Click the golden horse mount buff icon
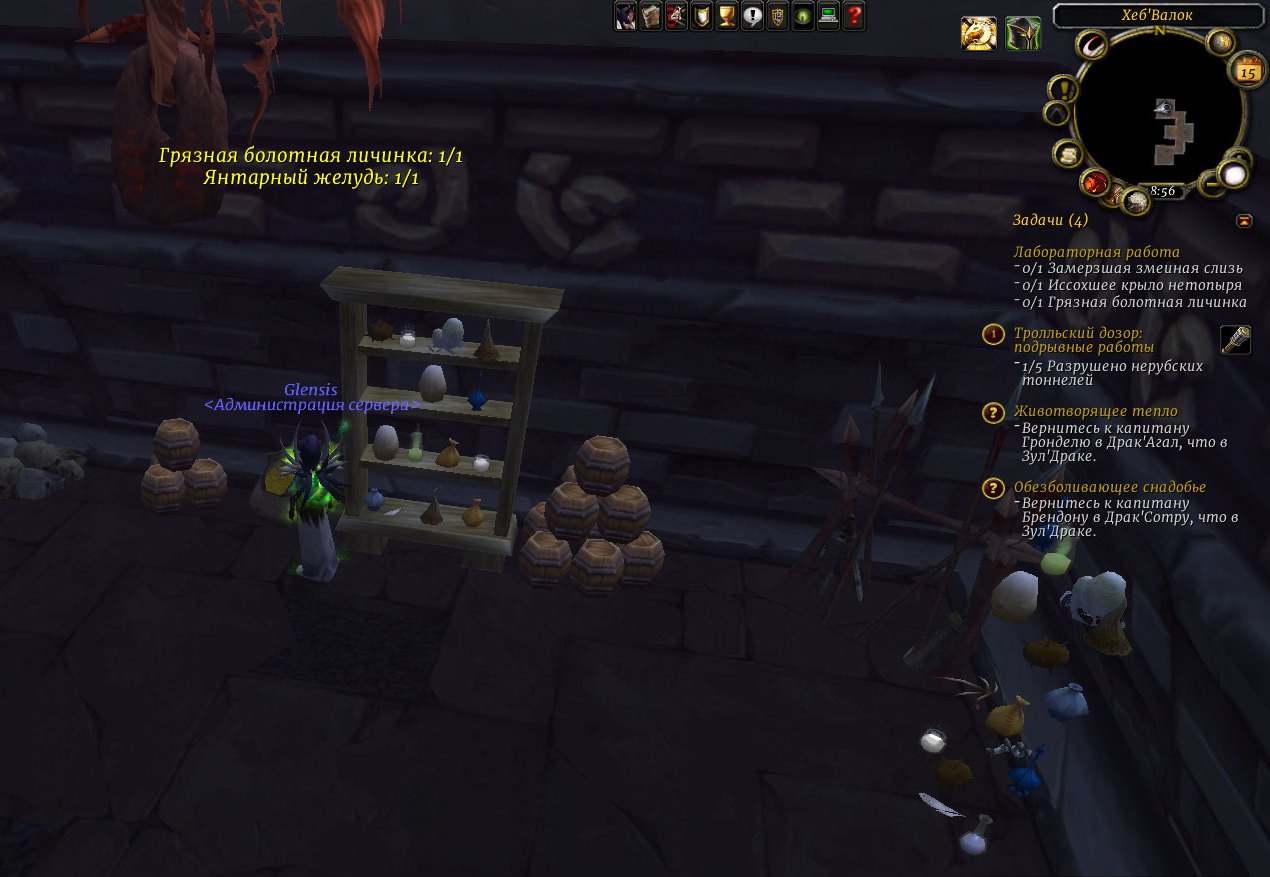 pos(979,34)
